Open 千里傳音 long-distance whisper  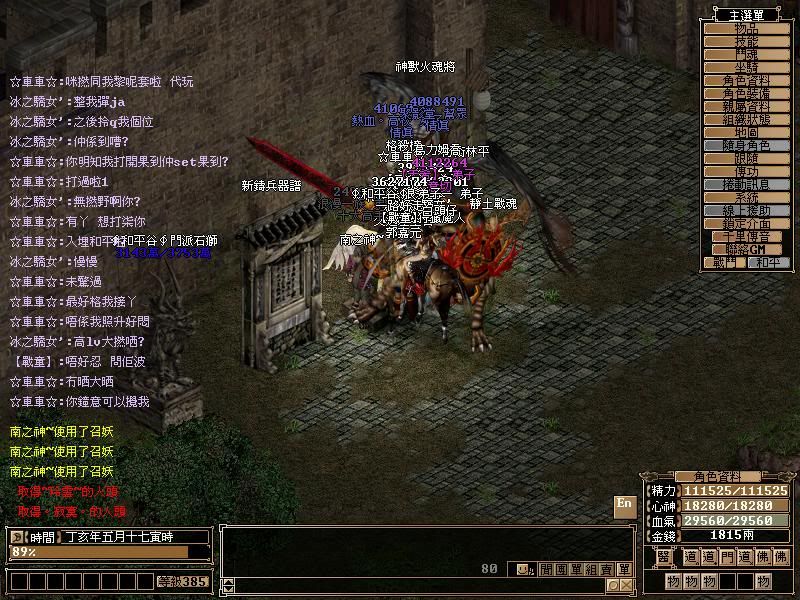tap(746, 237)
